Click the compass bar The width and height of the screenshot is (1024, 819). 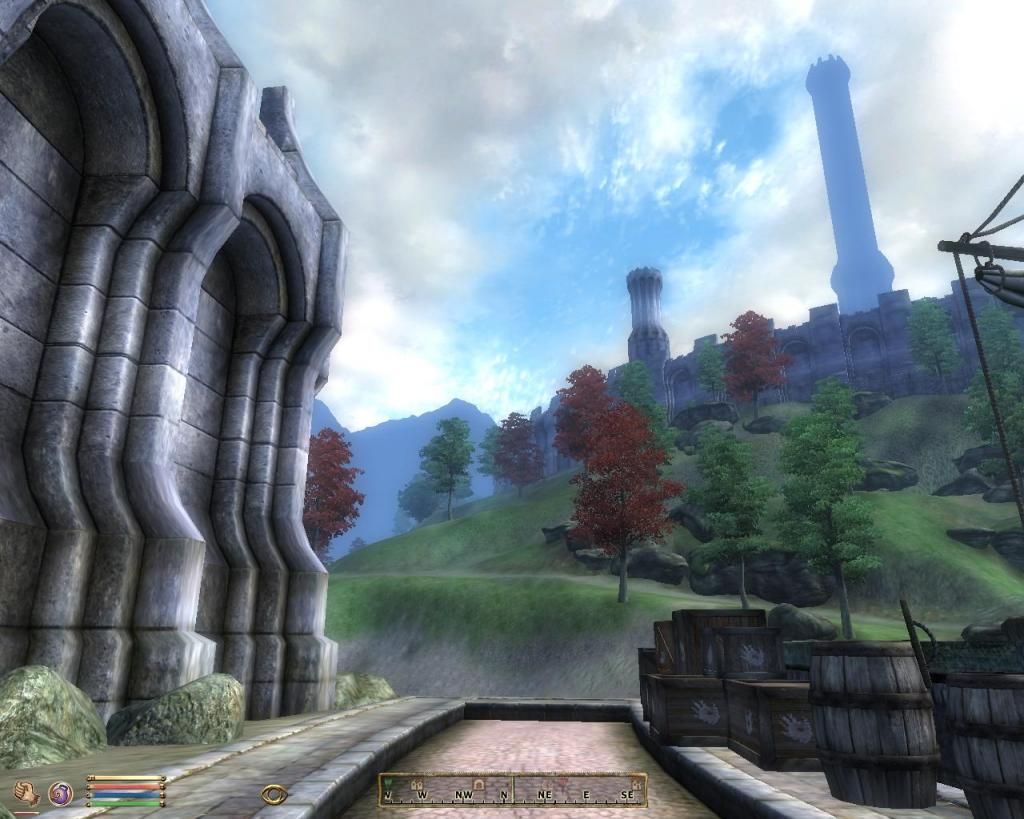tap(512, 790)
